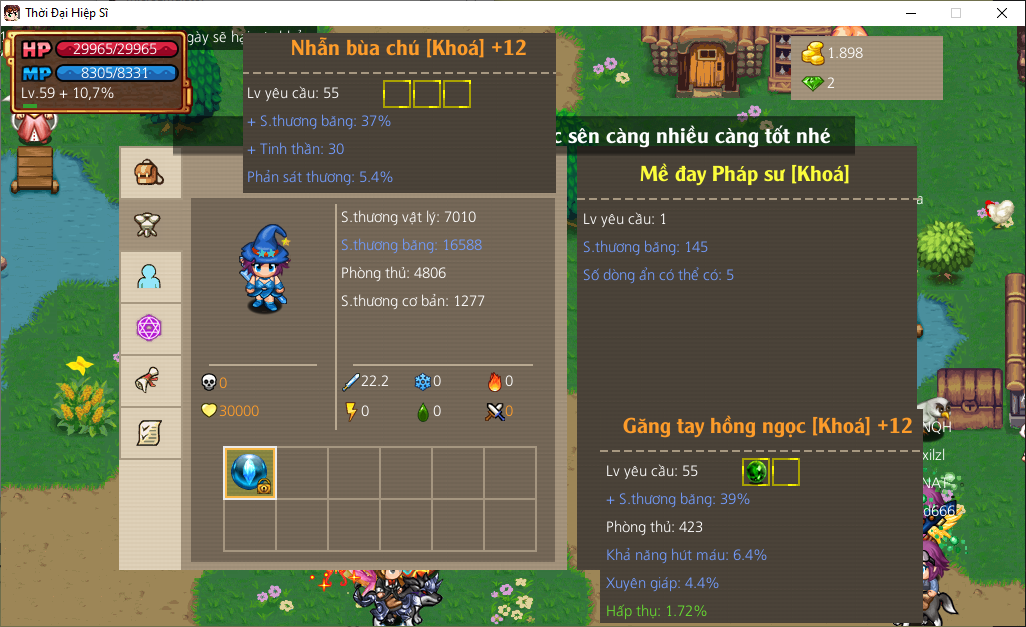Click the green diamond currency icon

coord(814,83)
